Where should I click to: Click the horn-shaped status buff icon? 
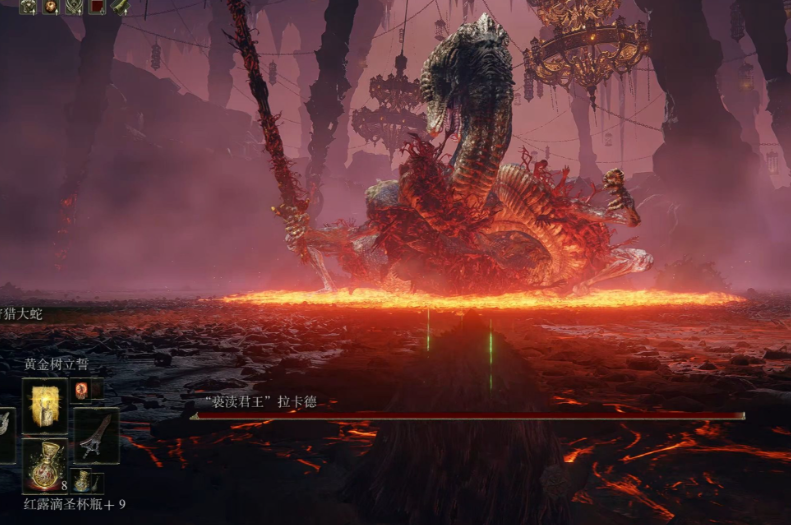pos(120,7)
